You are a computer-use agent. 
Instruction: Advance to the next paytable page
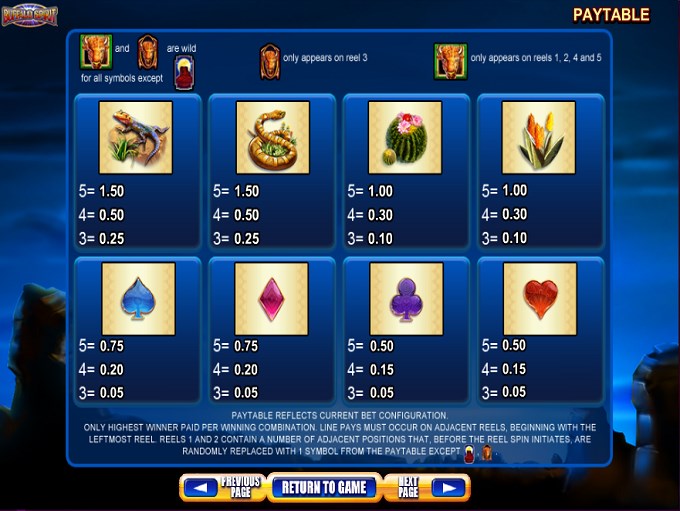pyautogui.click(x=427, y=487)
